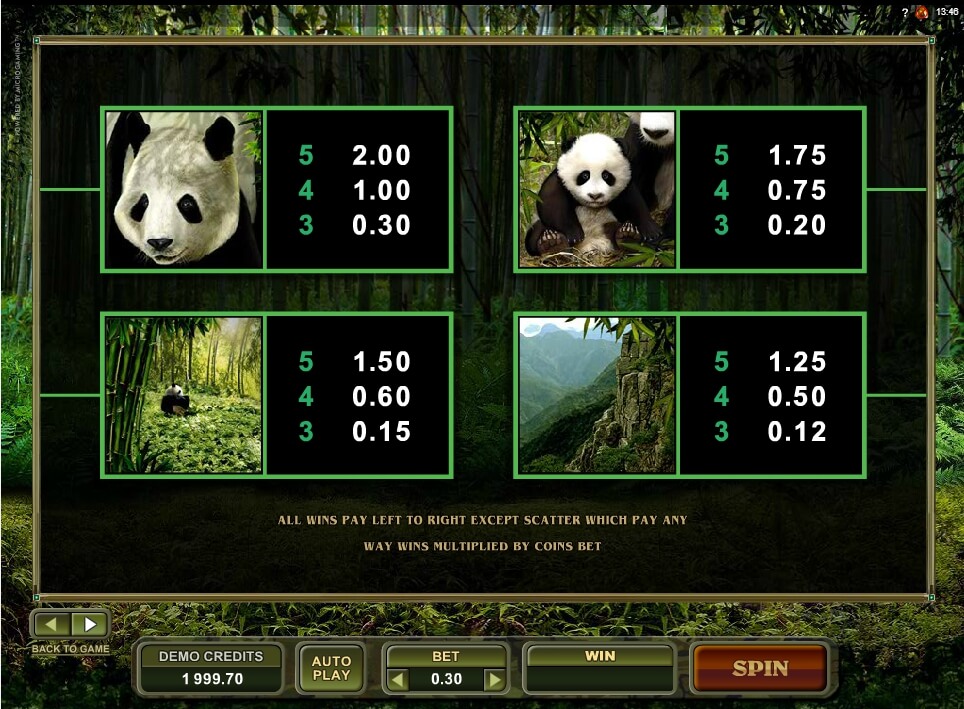Open the Auto Play options
Image resolution: width=964 pixels, height=709 pixels.
coord(331,668)
